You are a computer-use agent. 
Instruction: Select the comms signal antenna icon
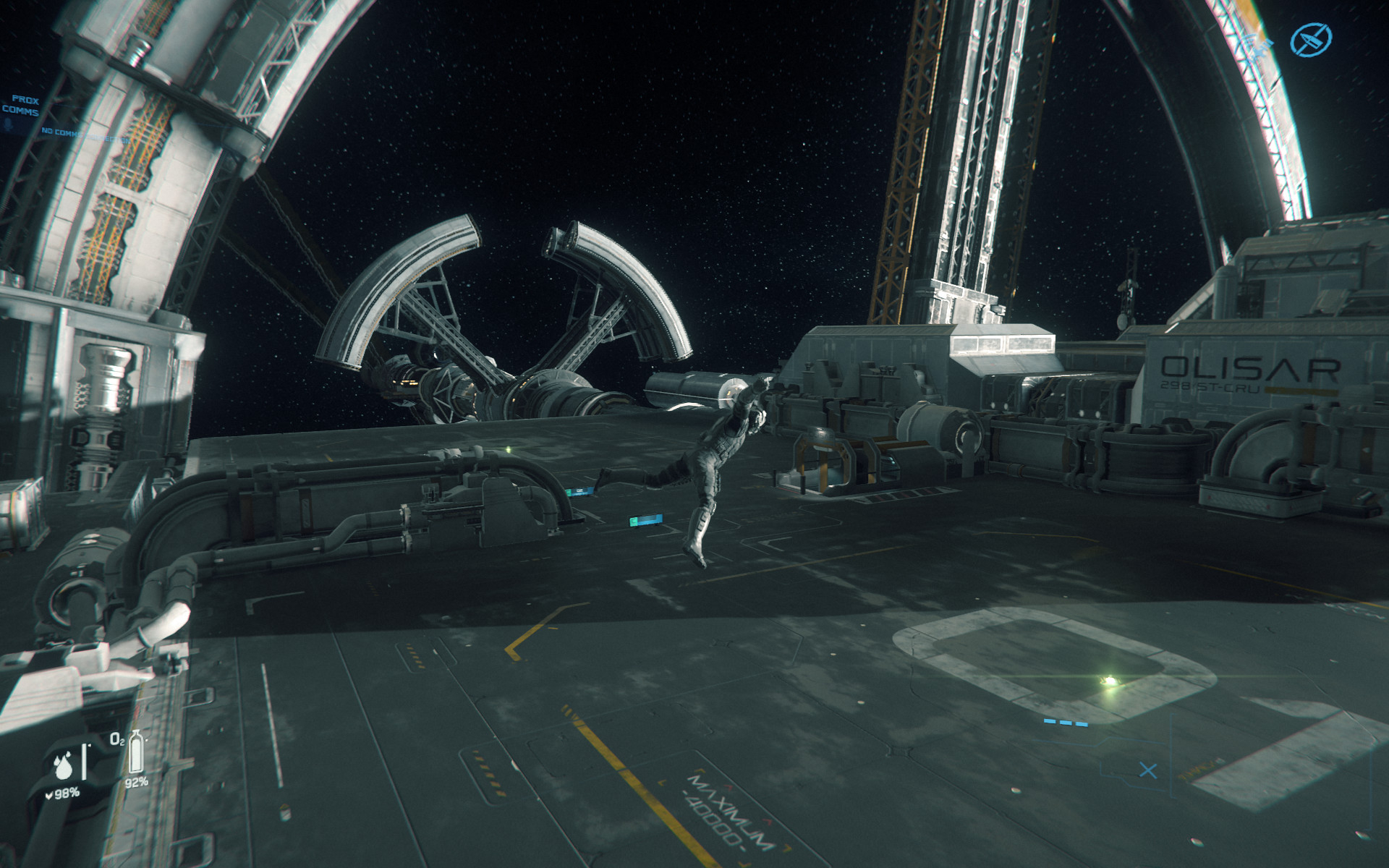(x=1257, y=45)
